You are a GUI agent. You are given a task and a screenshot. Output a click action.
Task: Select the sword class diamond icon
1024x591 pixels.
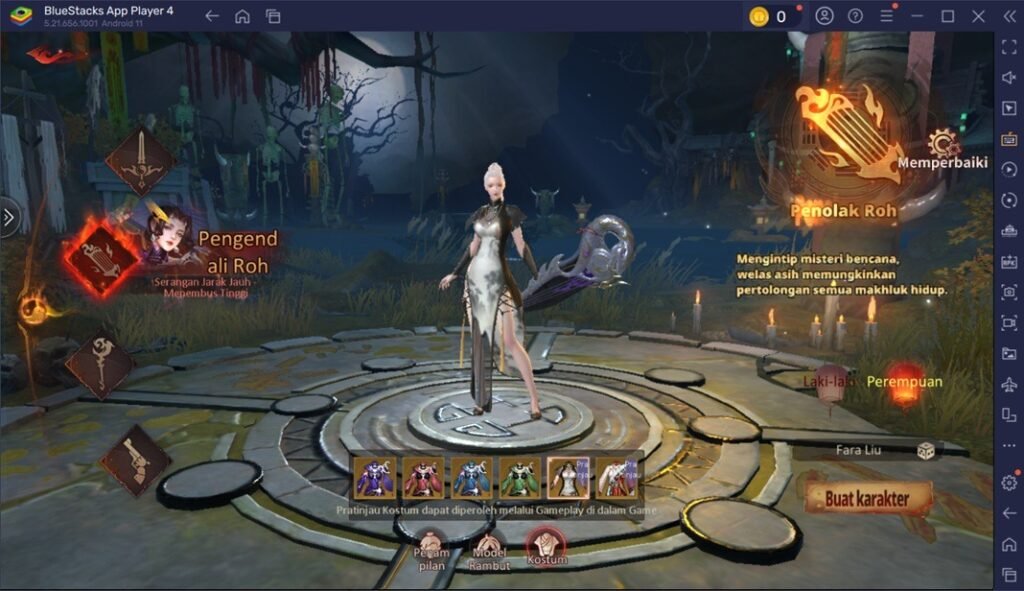(141, 161)
